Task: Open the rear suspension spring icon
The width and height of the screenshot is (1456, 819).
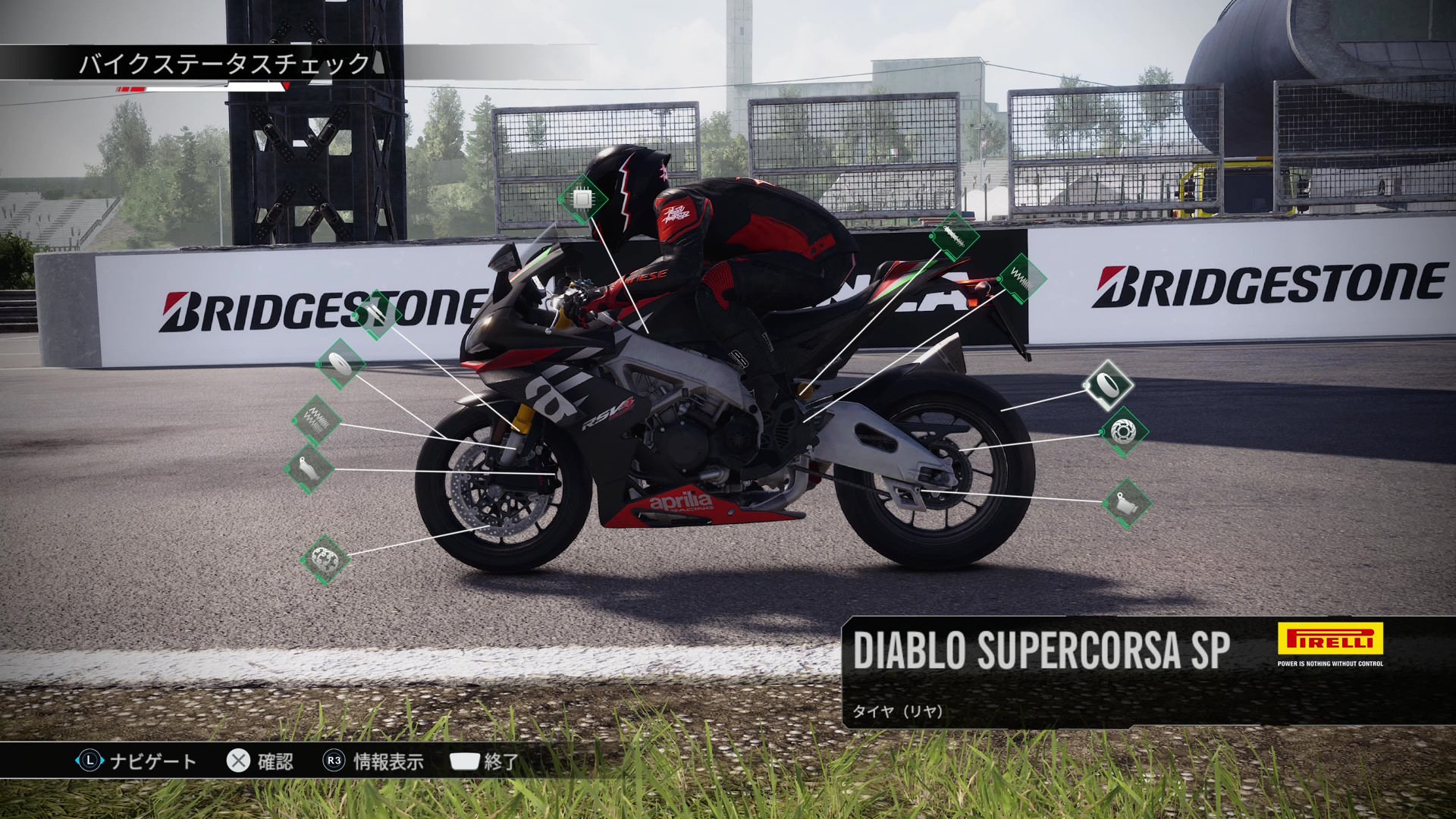Action: (1021, 279)
